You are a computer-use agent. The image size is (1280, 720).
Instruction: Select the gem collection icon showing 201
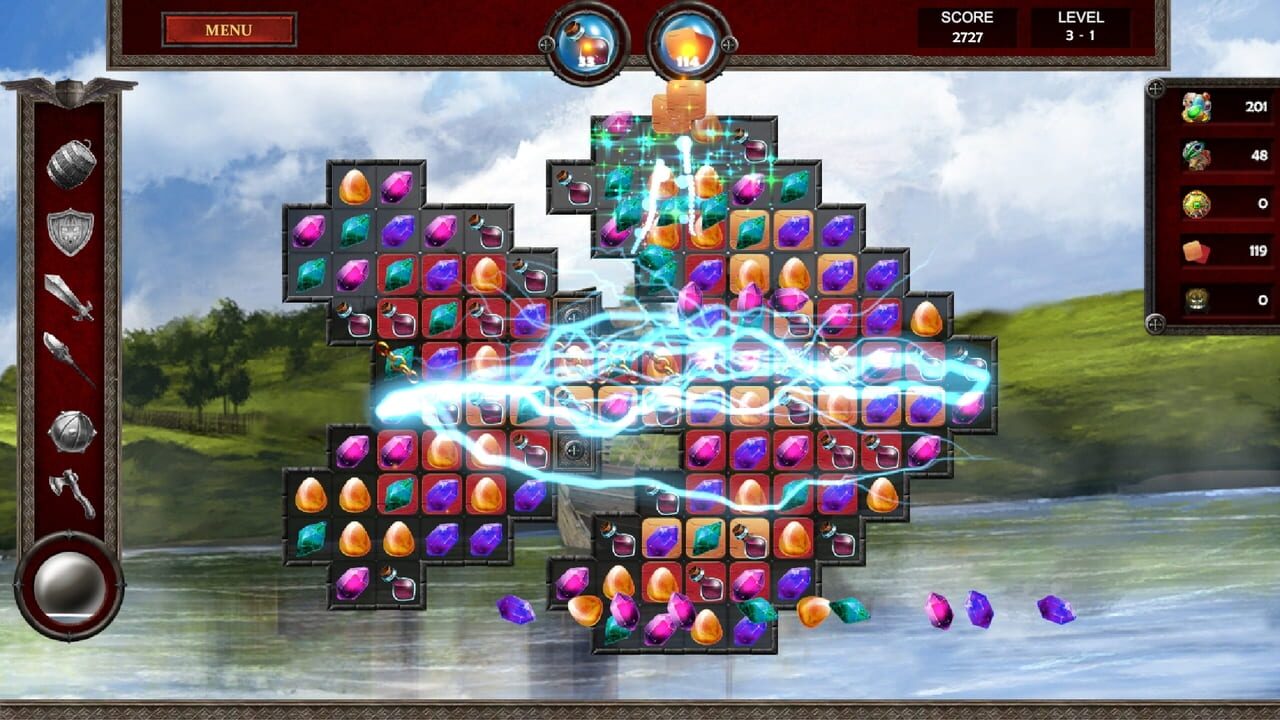pyautogui.click(x=1195, y=106)
